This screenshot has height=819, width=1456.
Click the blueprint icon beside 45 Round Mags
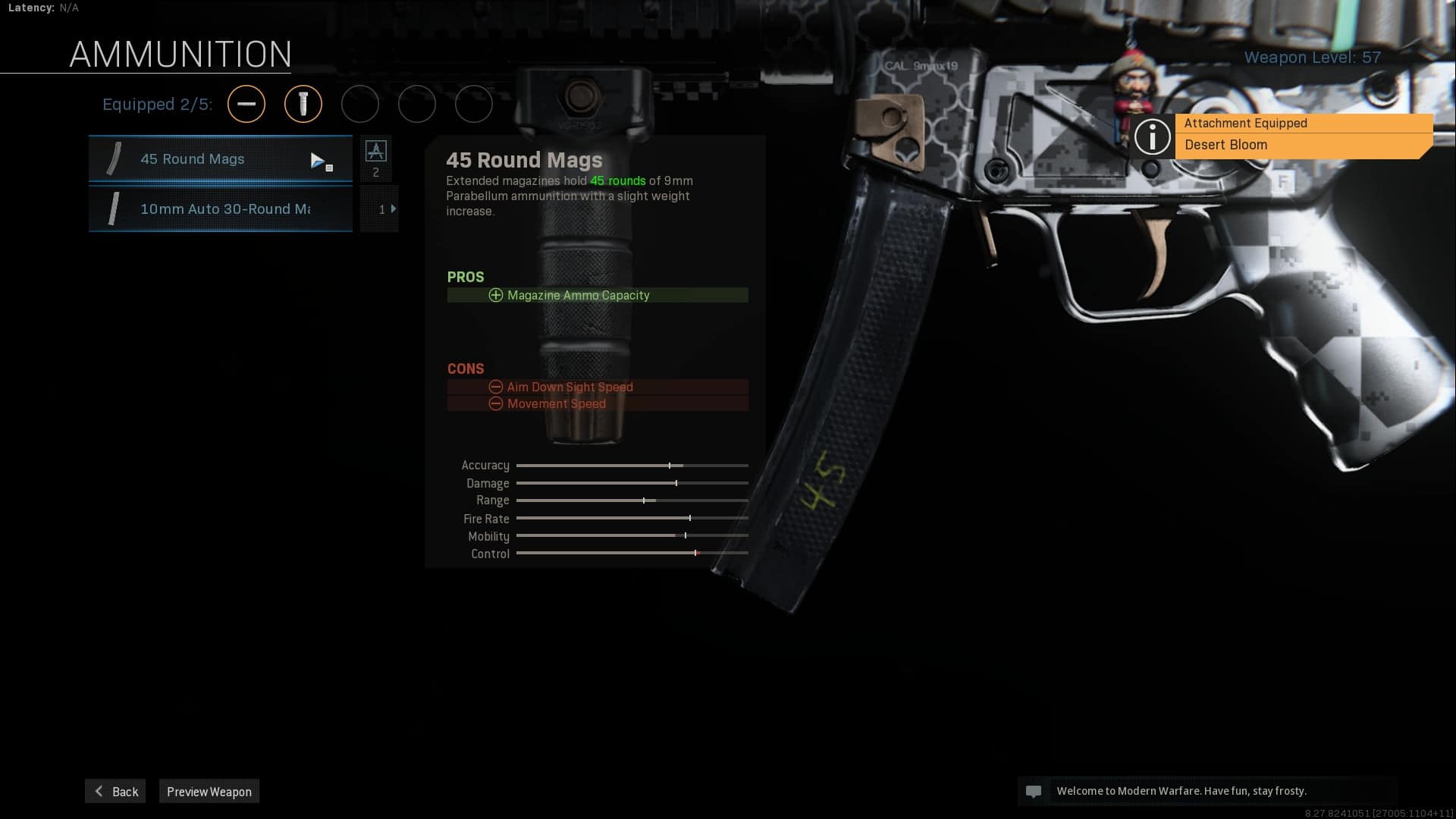[376, 152]
